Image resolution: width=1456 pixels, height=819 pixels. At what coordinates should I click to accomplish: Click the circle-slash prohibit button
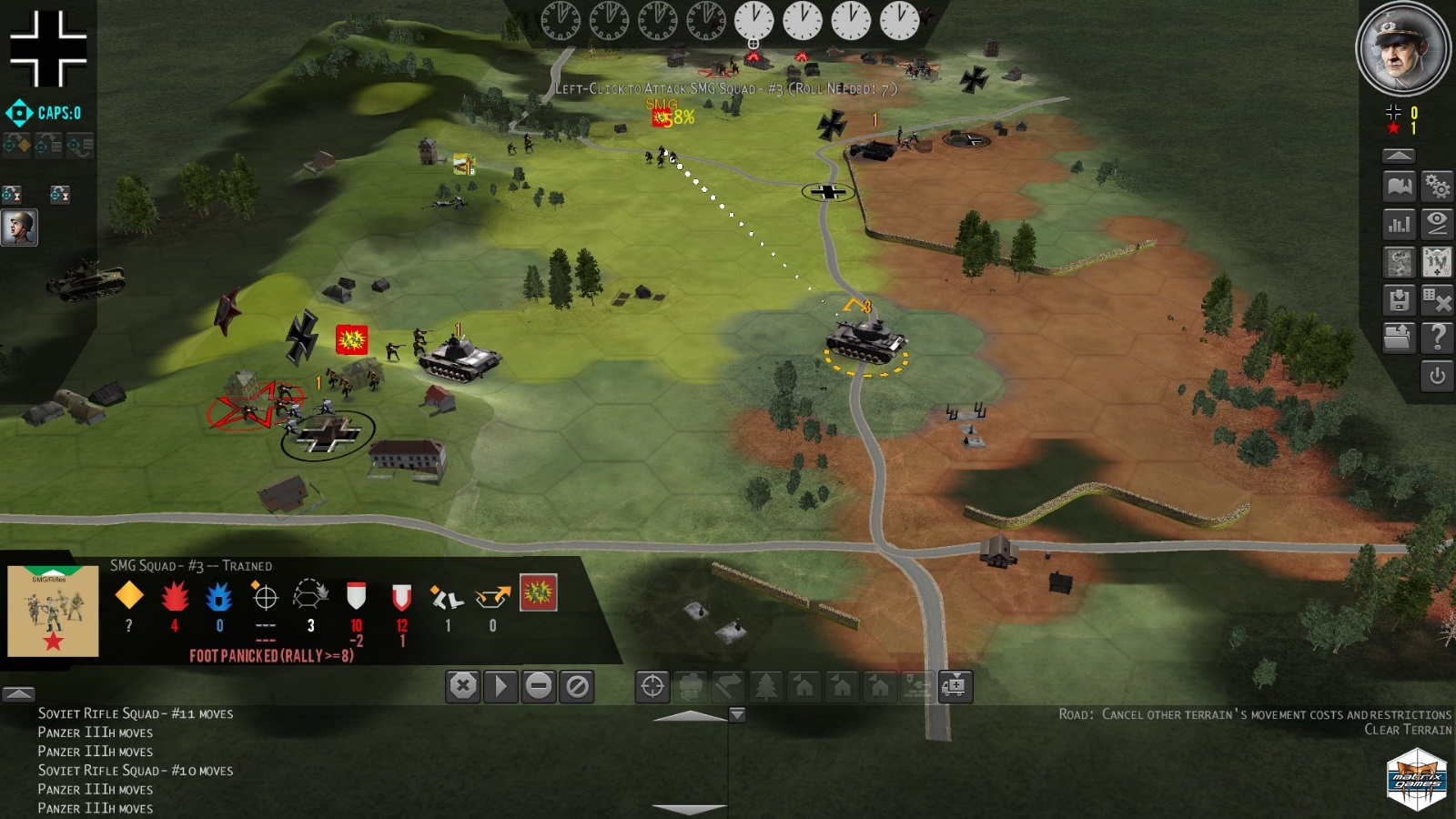click(577, 686)
